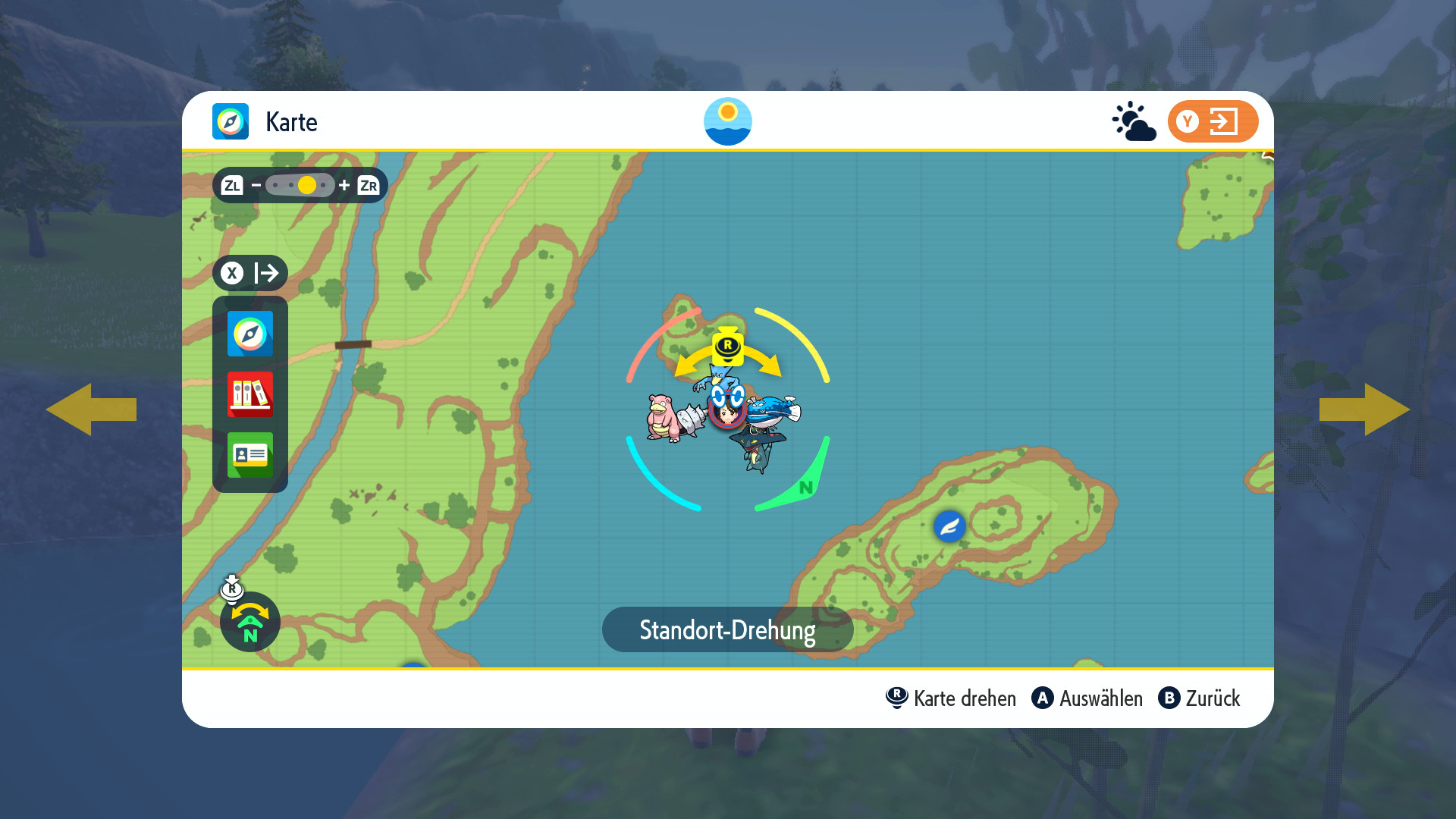Go to previous screen with left arrow

91,409
